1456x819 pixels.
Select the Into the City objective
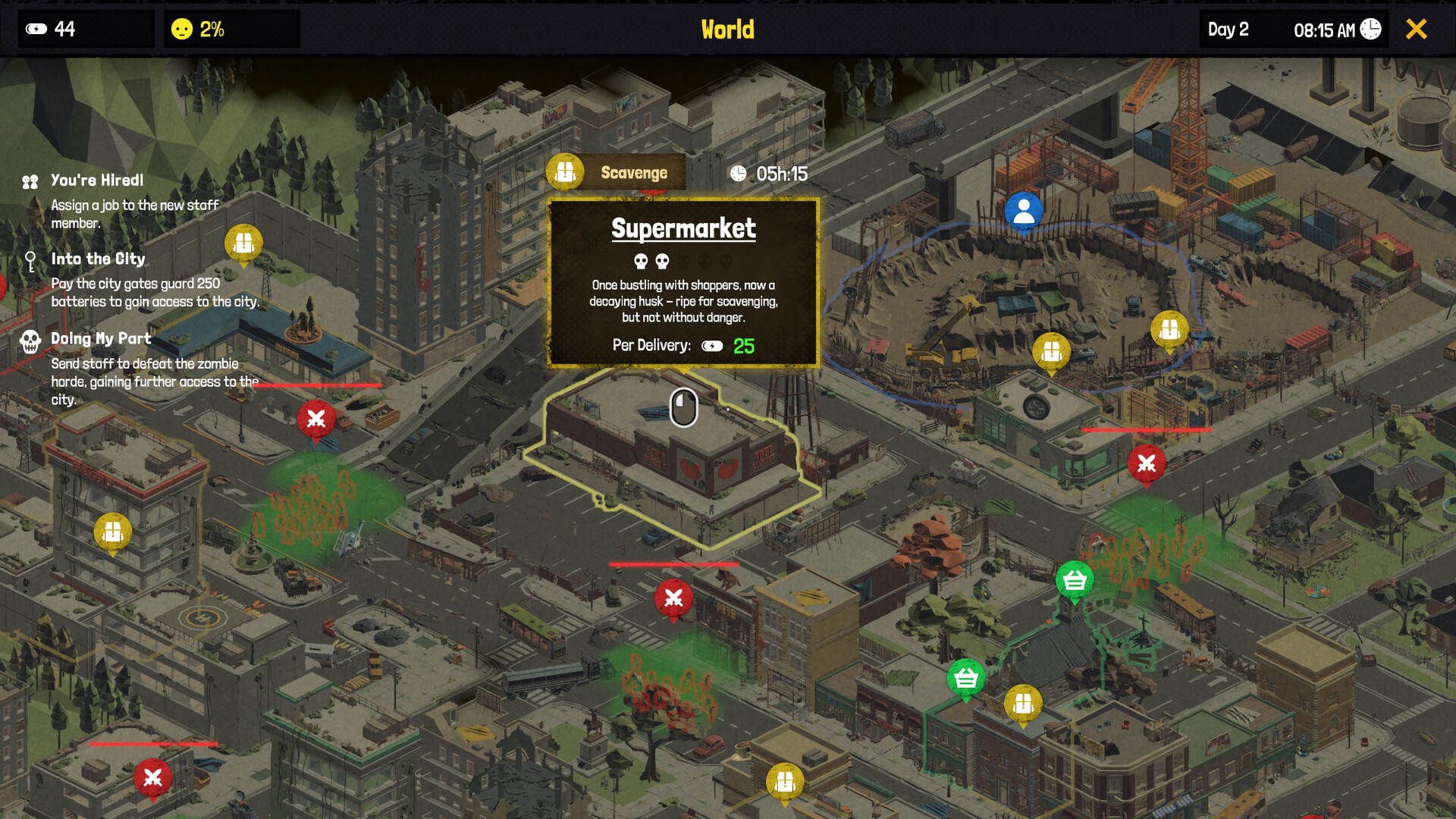coord(98,259)
